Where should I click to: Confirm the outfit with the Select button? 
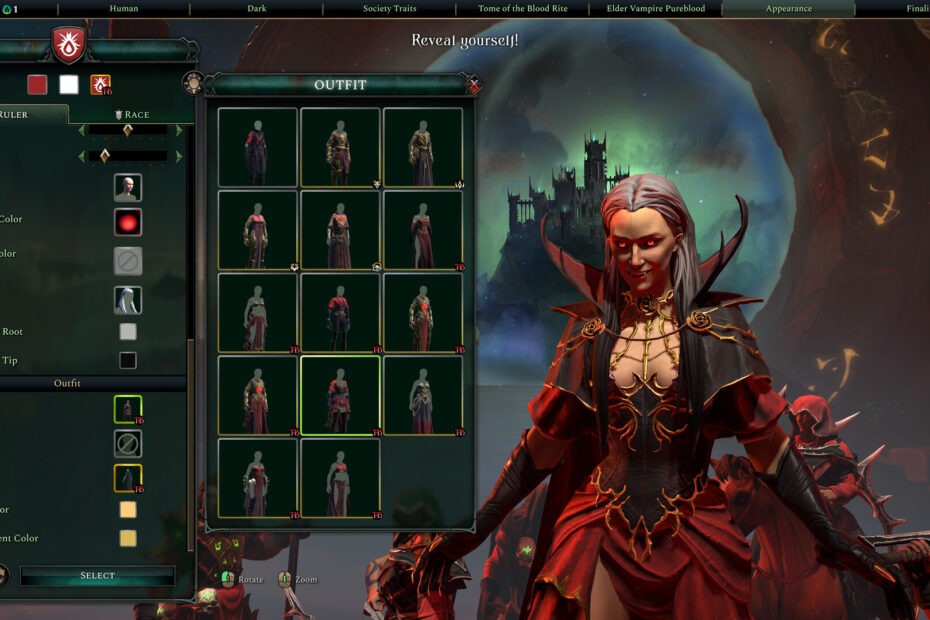pyautogui.click(x=97, y=576)
